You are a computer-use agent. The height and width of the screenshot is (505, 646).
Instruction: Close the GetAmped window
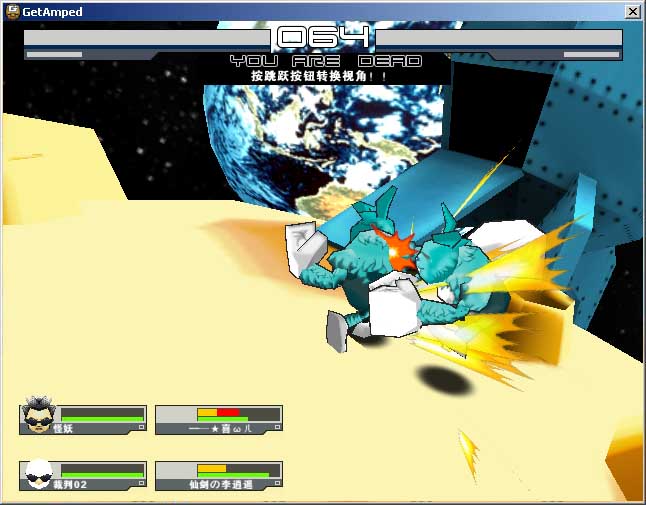coord(632,12)
